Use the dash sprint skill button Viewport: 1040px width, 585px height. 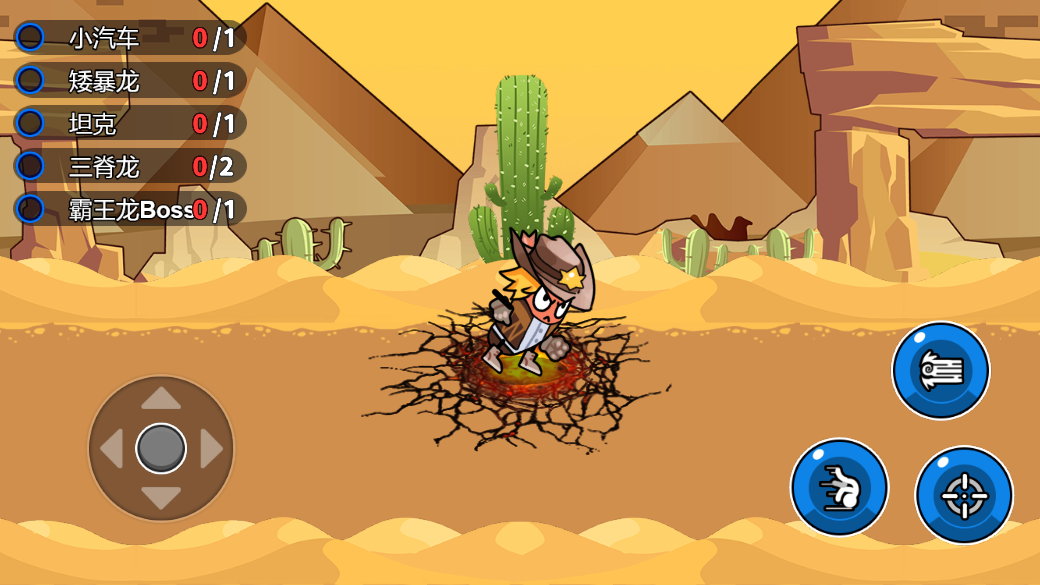pyautogui.click(x=840, y=487)
